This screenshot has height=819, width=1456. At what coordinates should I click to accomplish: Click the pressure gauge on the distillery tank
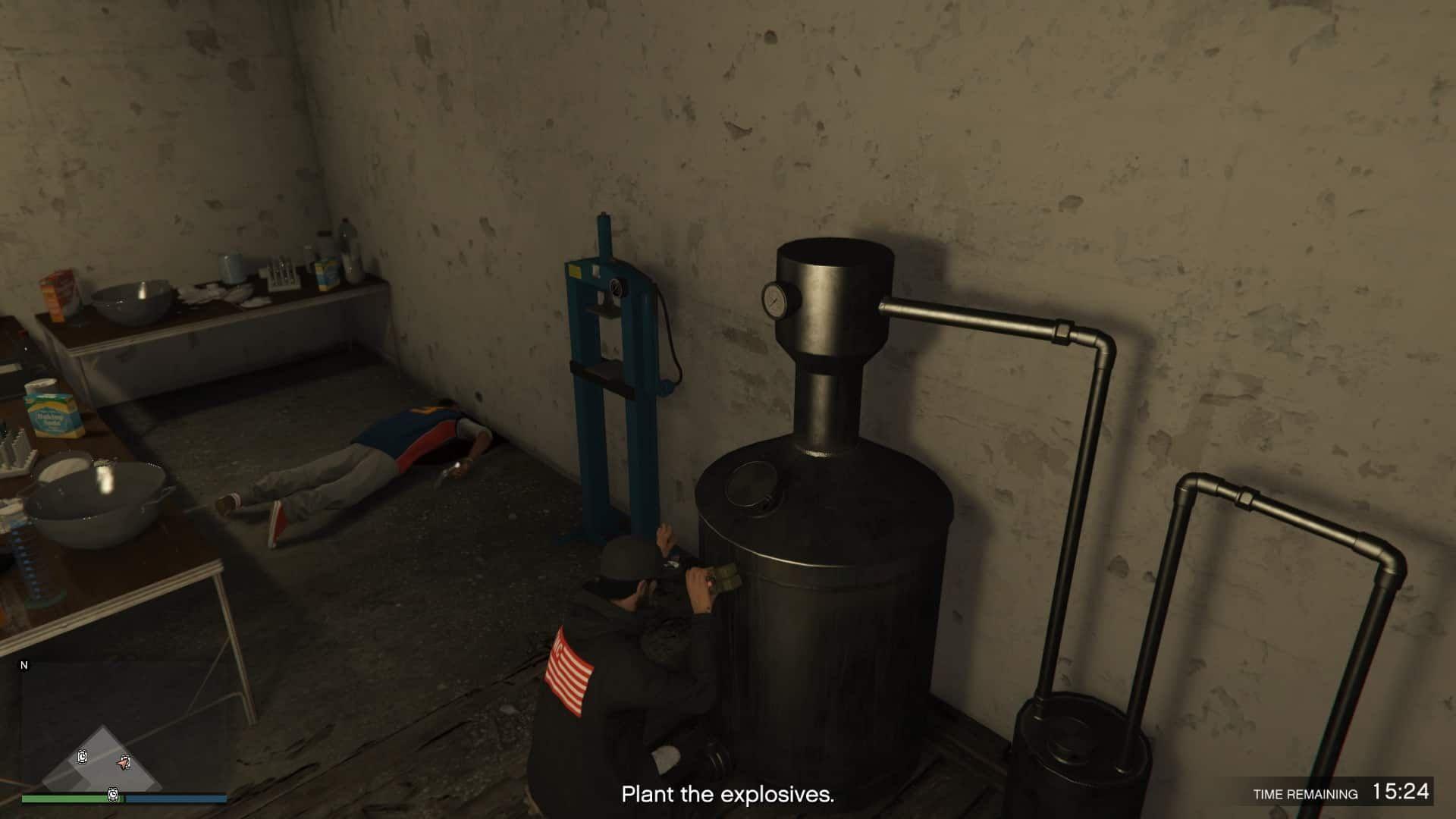point(775,301)
